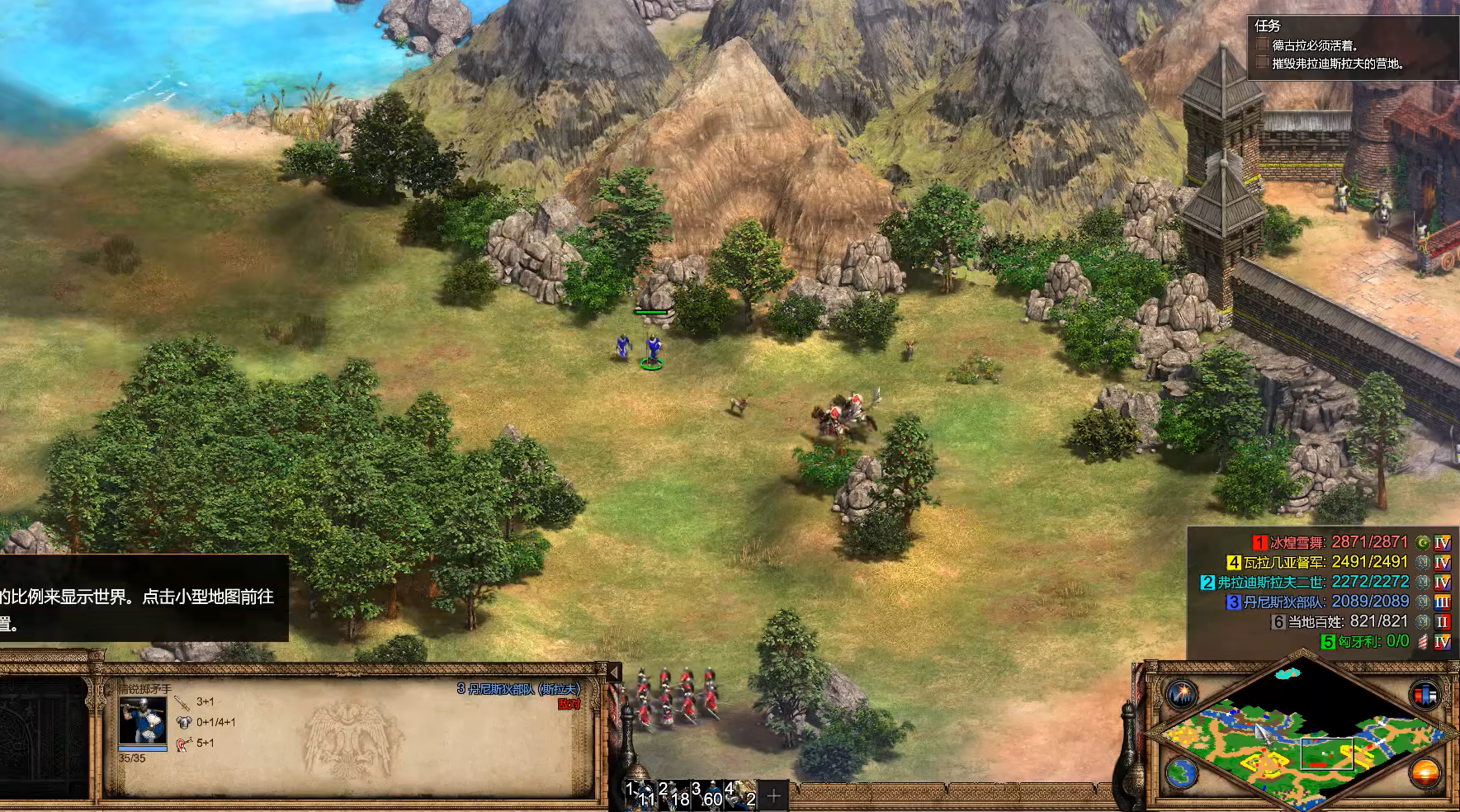This screenshot has height=812, width=1460.
Task: Open the statistics banner icon by minimap
Action: click(x=1425, y=694)
